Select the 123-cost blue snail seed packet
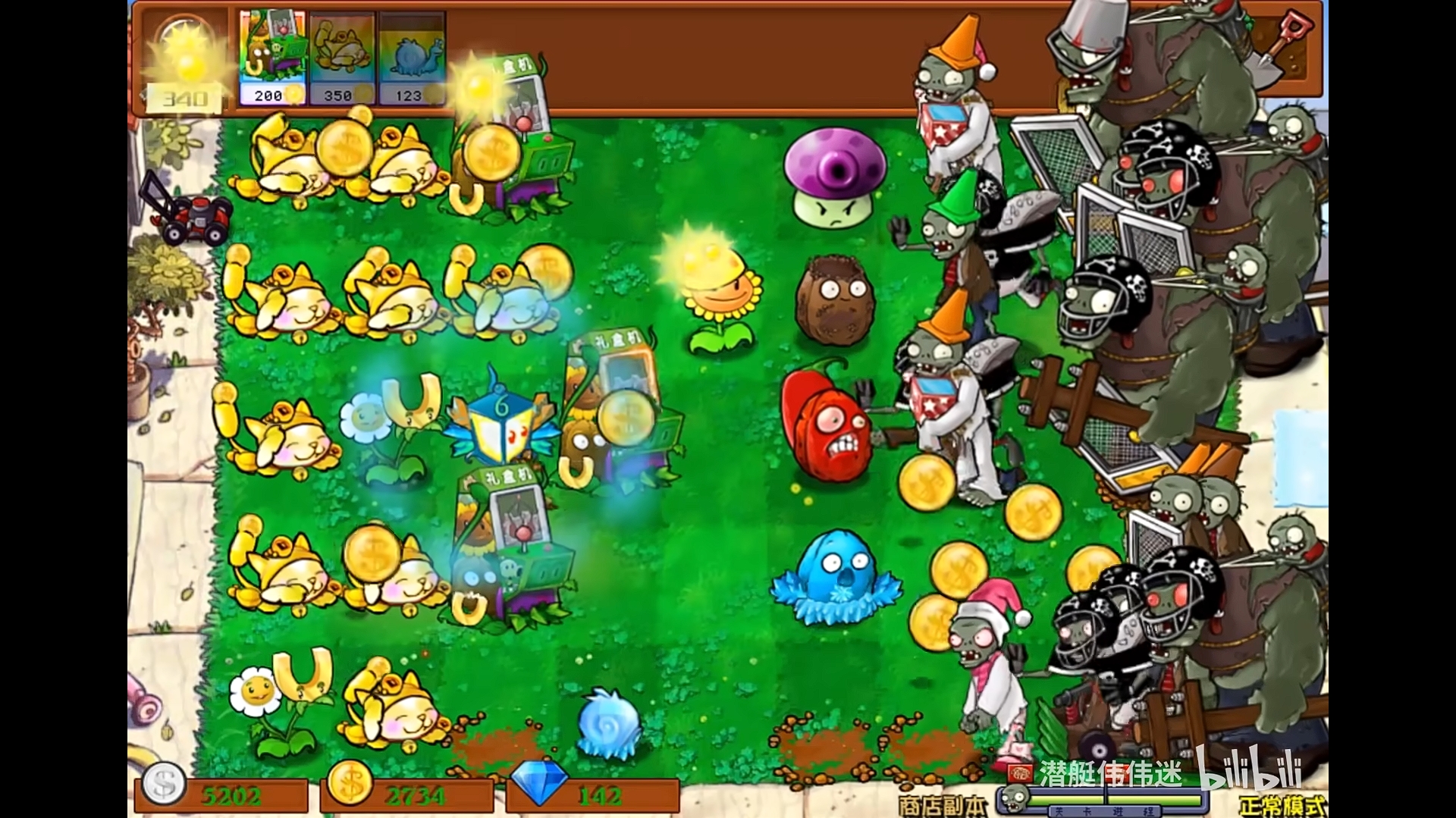Screen dimensions: 1456x818 tap(413, 53)
